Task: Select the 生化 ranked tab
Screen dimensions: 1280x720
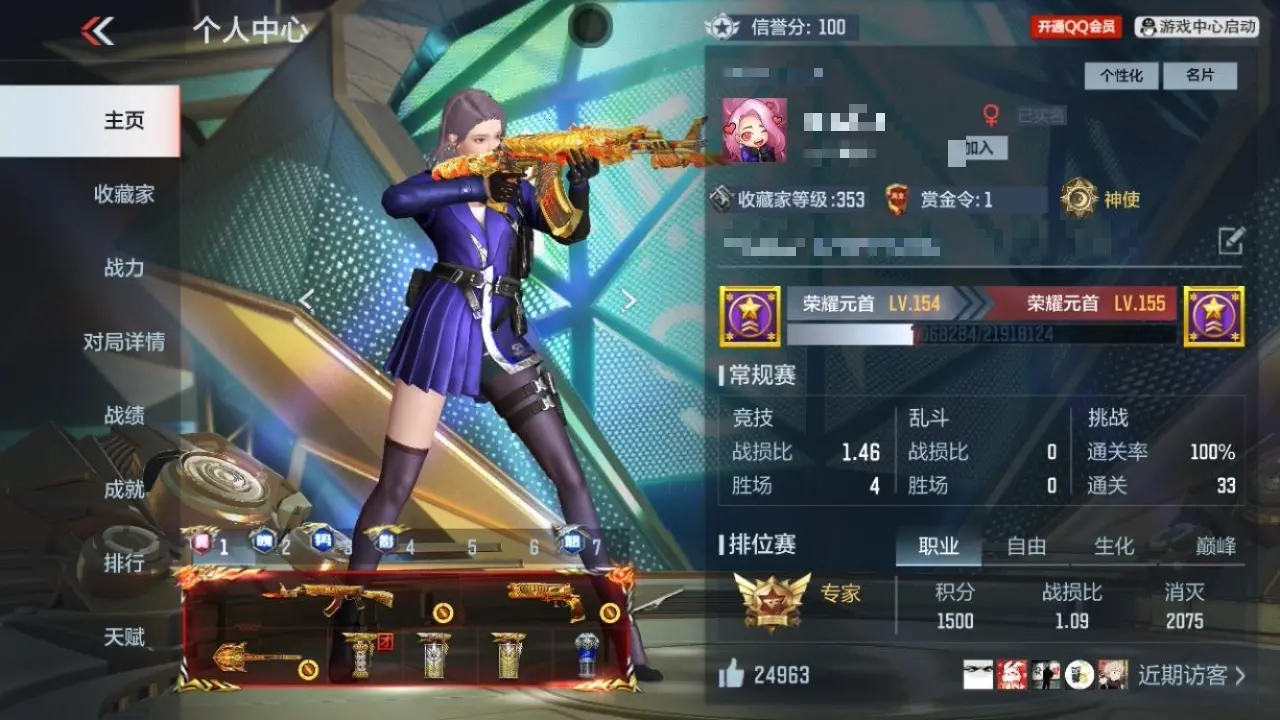Action: pos(1114,546)
